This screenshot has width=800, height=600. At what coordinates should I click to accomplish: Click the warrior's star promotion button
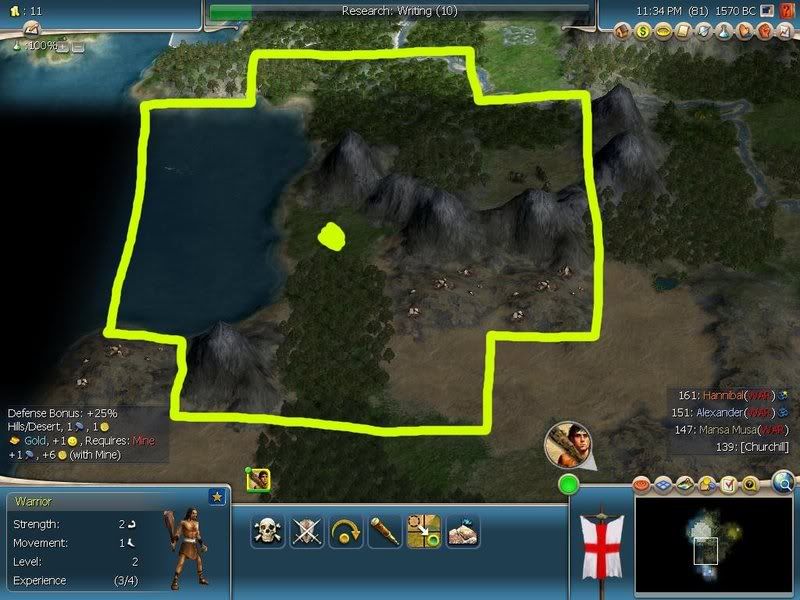pyautogui.click(x=217, y=496)
